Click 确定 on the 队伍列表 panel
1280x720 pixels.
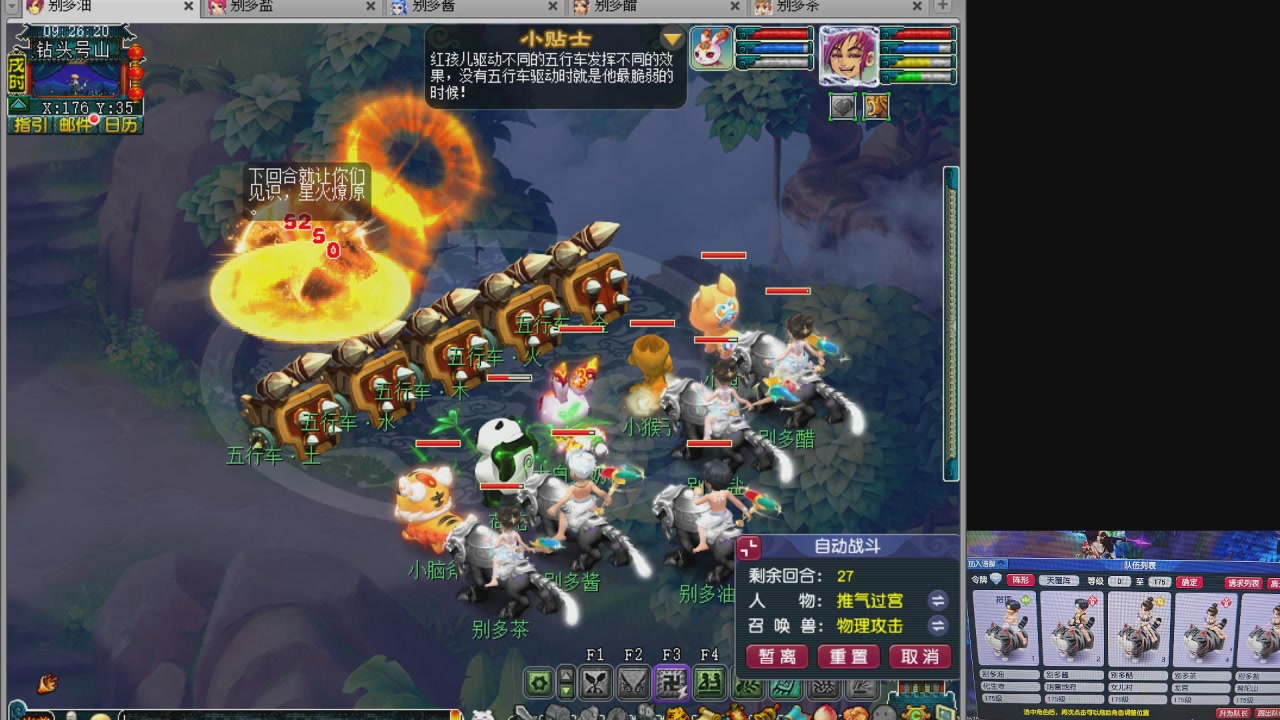[1189, 582]
